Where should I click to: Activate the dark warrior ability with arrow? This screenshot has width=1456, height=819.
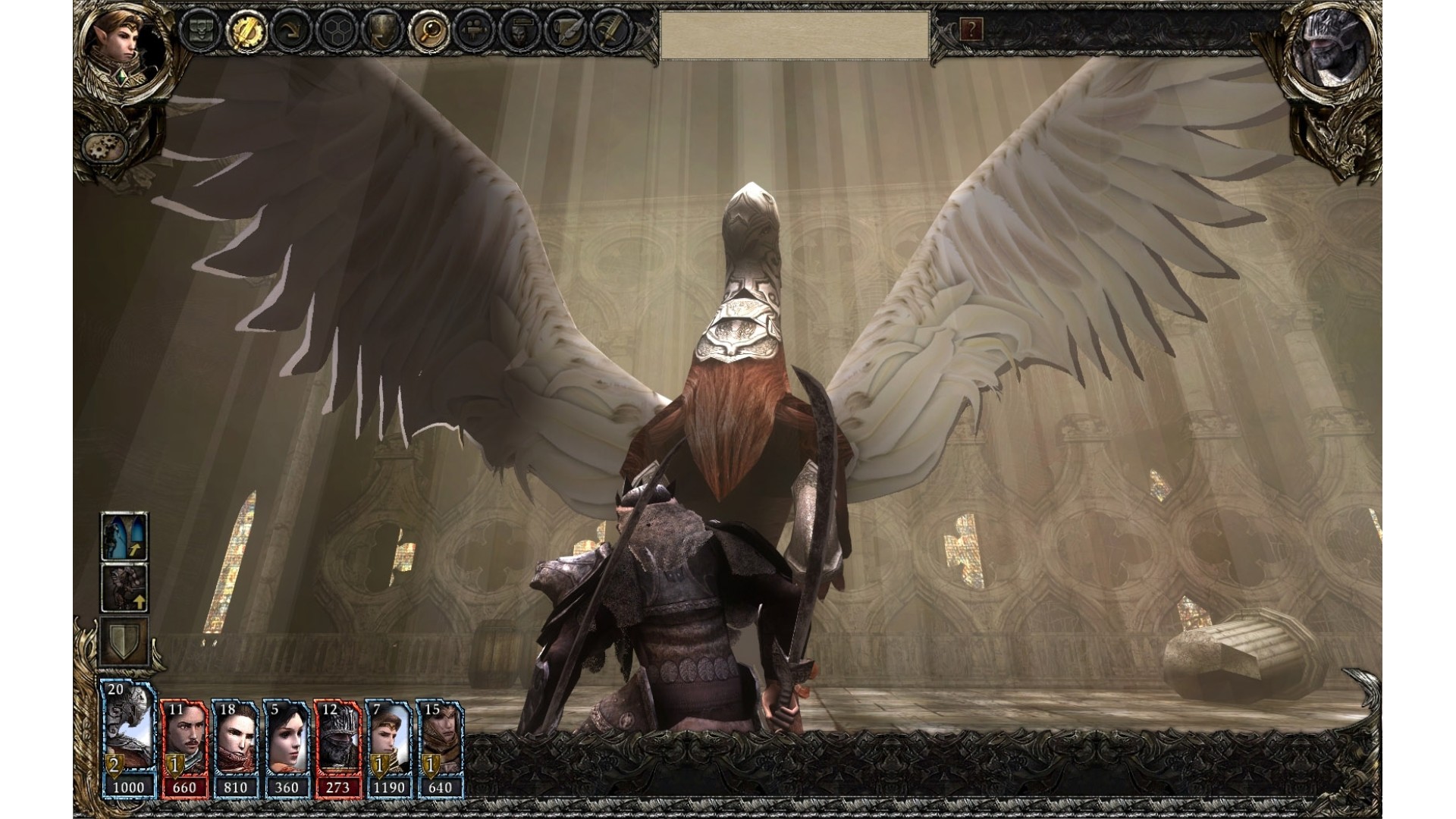click(x=125, y=587)
